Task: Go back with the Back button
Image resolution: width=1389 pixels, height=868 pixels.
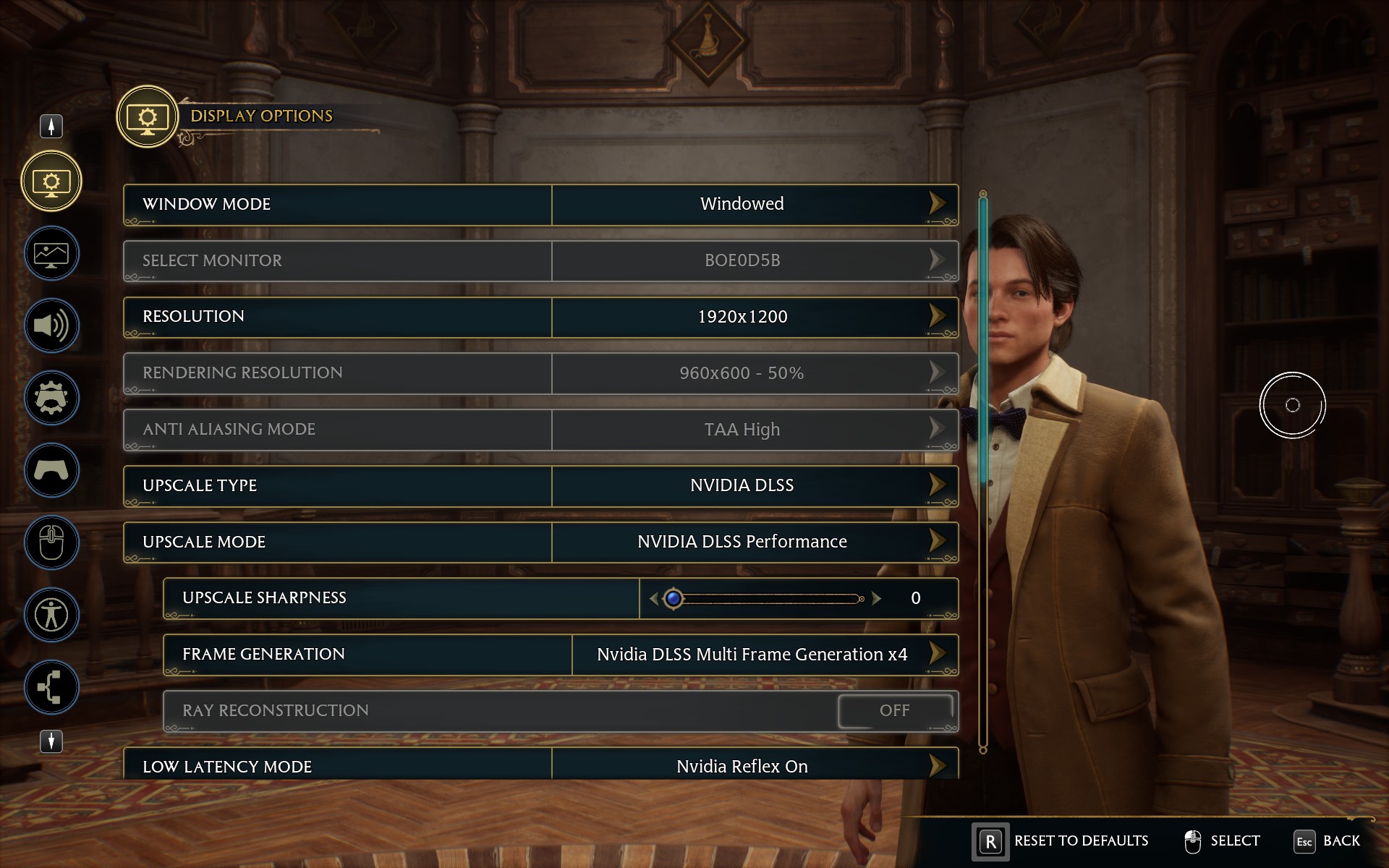Action: (1327, 841)
